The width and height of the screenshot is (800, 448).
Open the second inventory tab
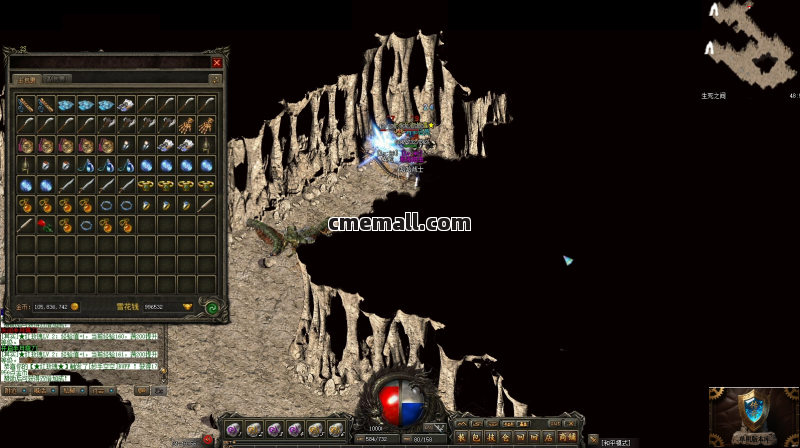(58, 78)
